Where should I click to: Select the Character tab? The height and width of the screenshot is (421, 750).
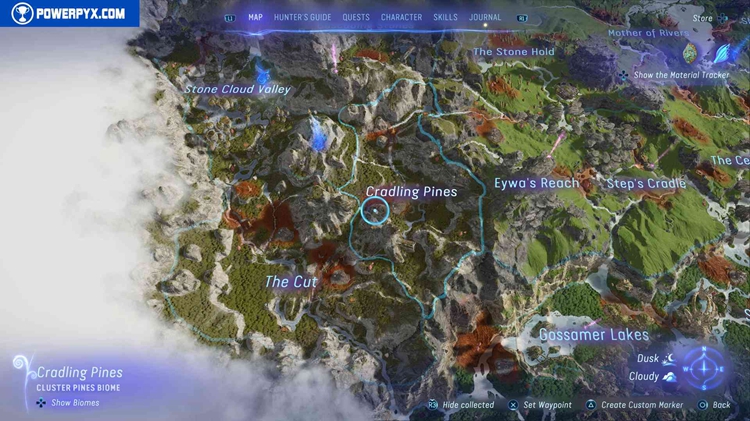tap(401, 17)
